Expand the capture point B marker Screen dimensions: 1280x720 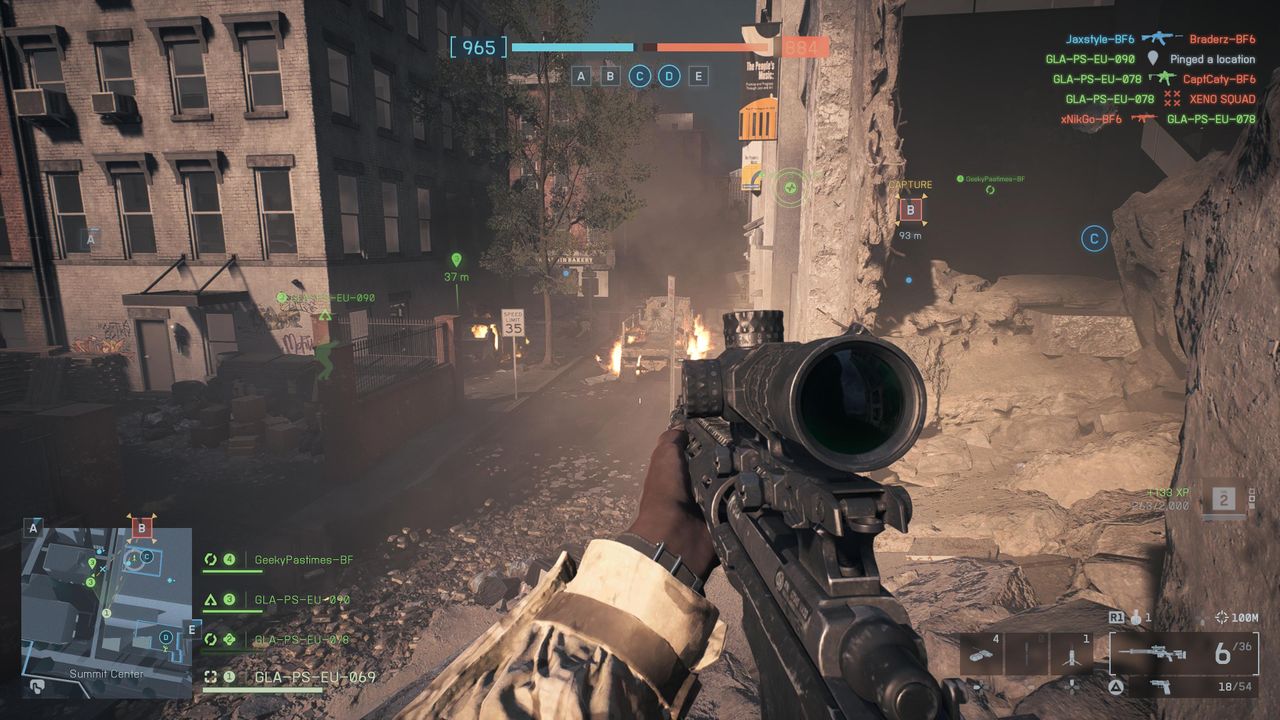[910, 211]
